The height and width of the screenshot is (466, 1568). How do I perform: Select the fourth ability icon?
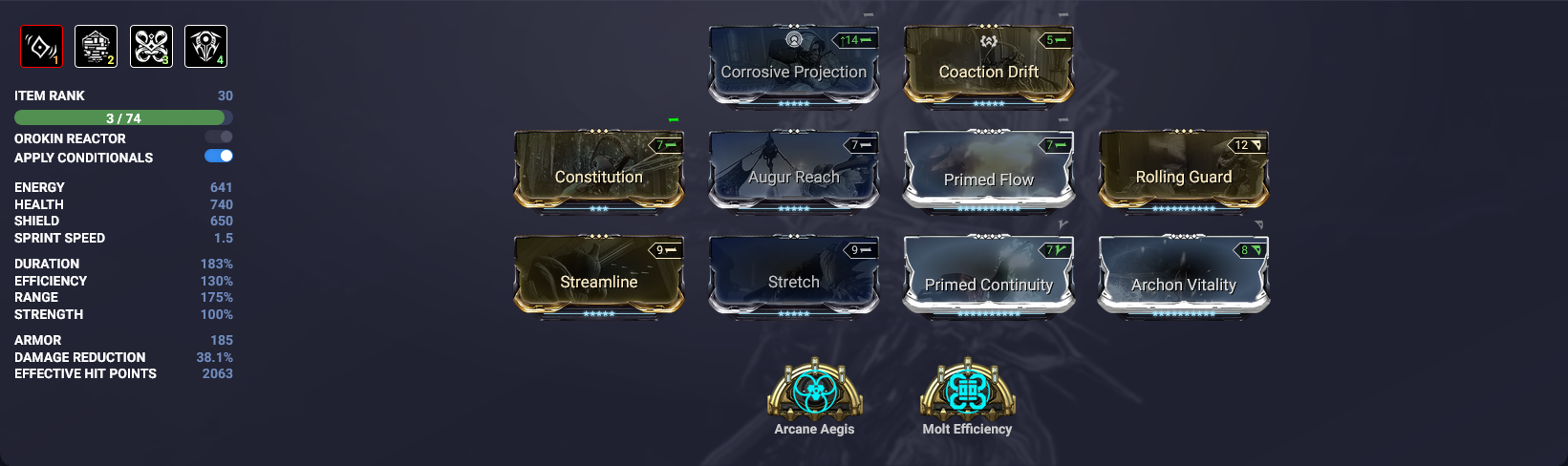click(205, 46)
